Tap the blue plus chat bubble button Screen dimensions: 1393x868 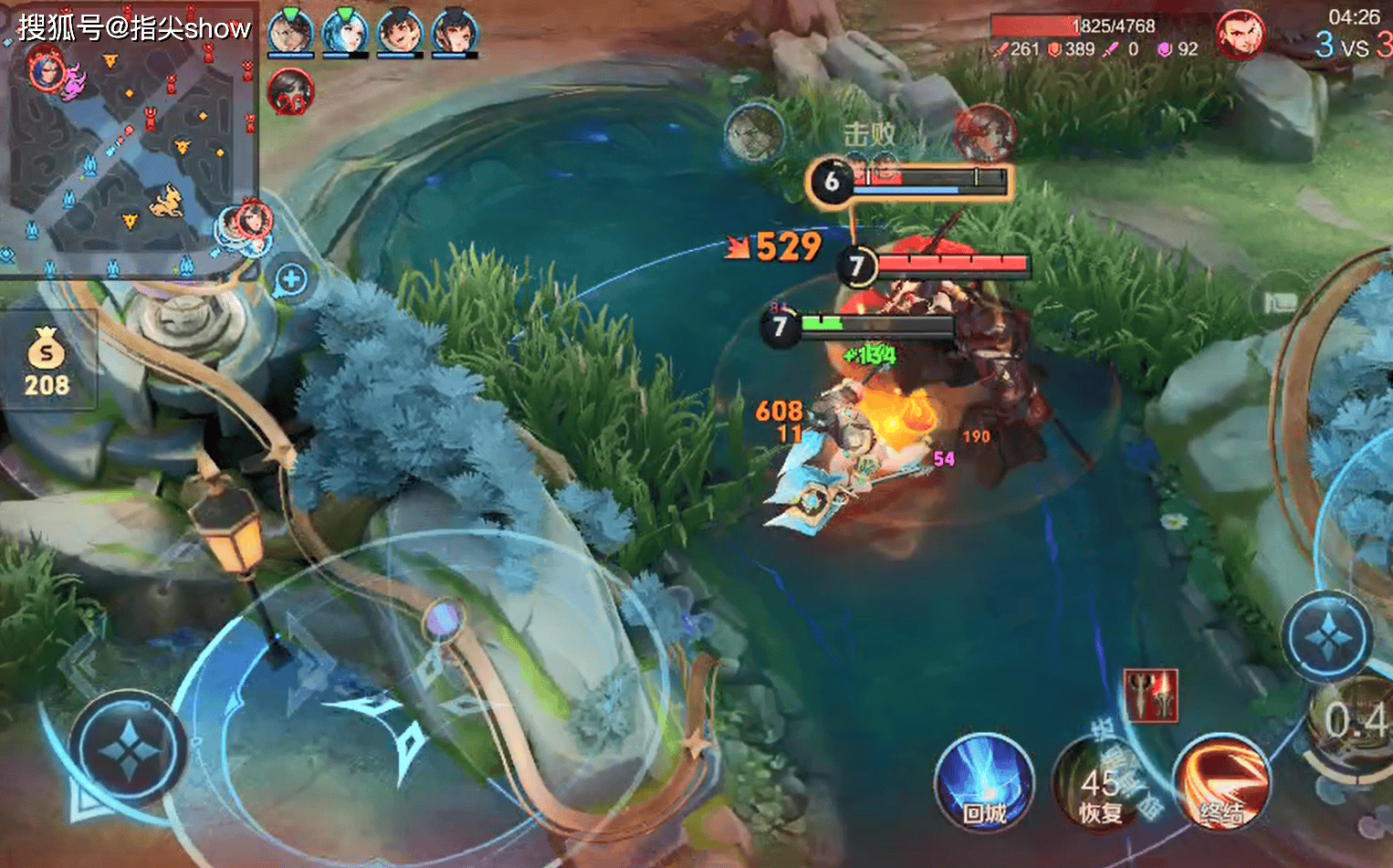(x=290, y=279)
